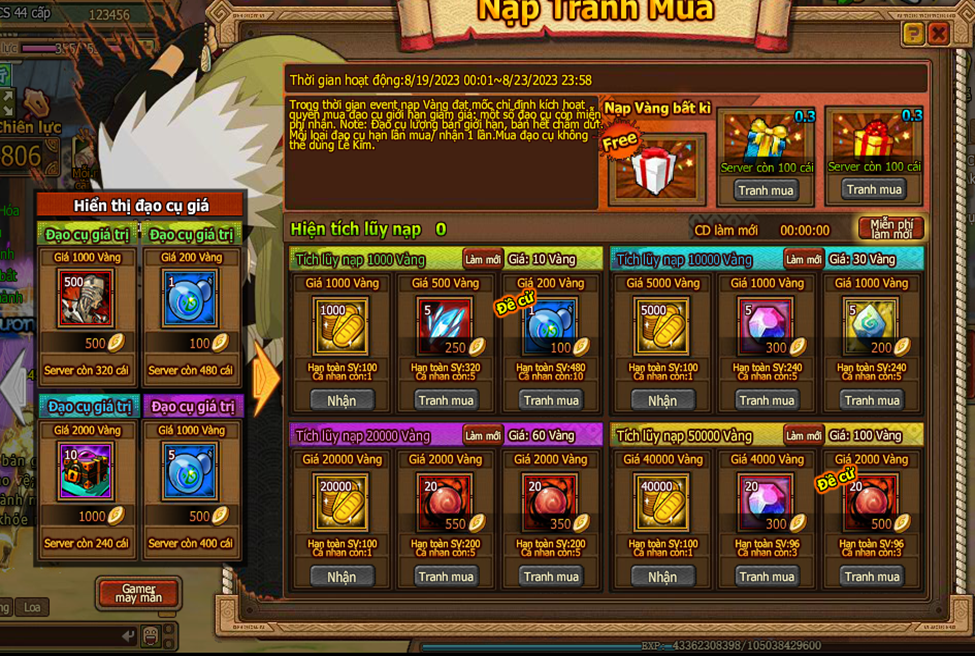Claim the 20000 gold ingot with Nhận
The height and width of the screenshot is (656, 975).
(341, 577)
